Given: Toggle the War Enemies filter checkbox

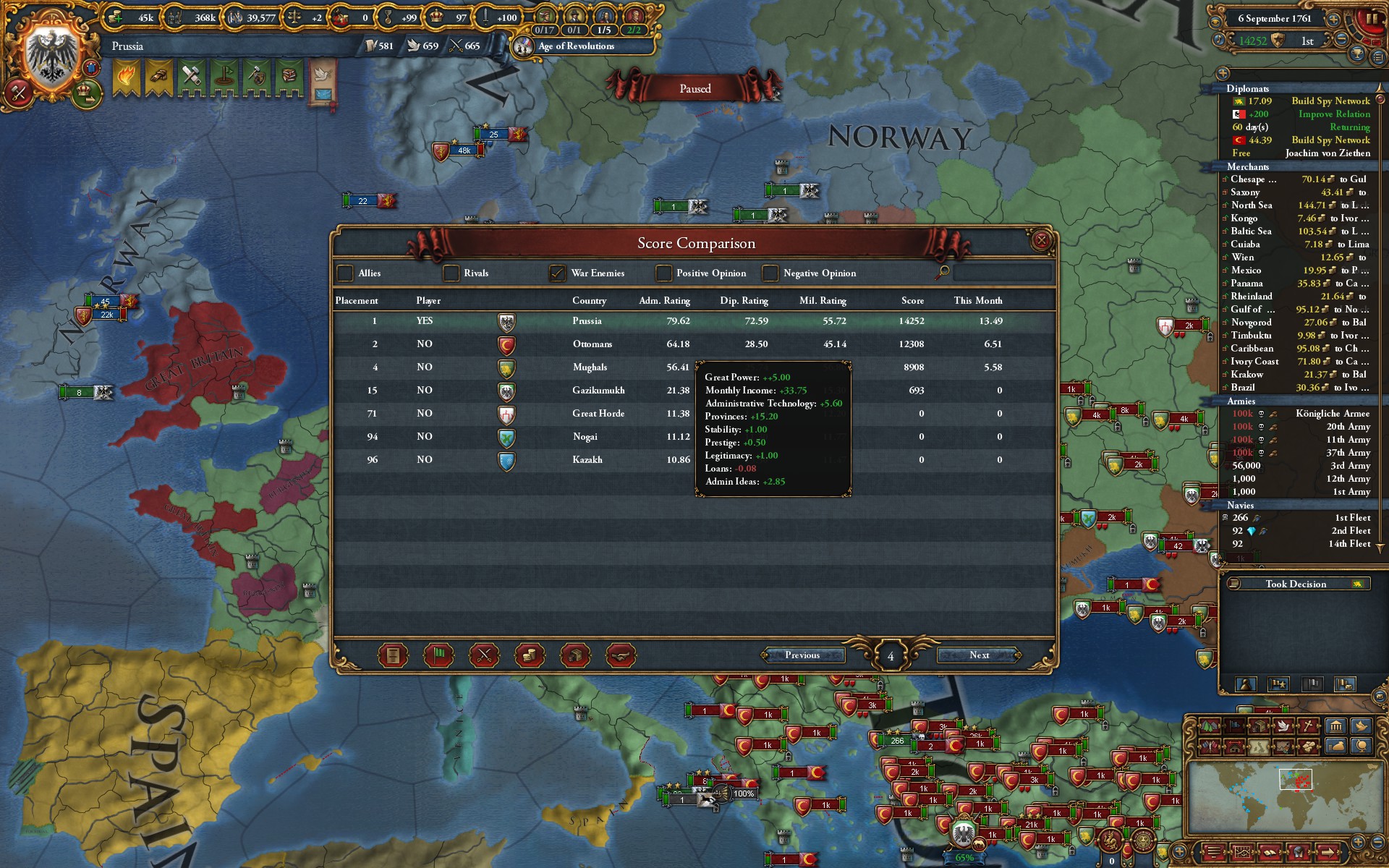Looking at the screenshot, I should (556, 273).
